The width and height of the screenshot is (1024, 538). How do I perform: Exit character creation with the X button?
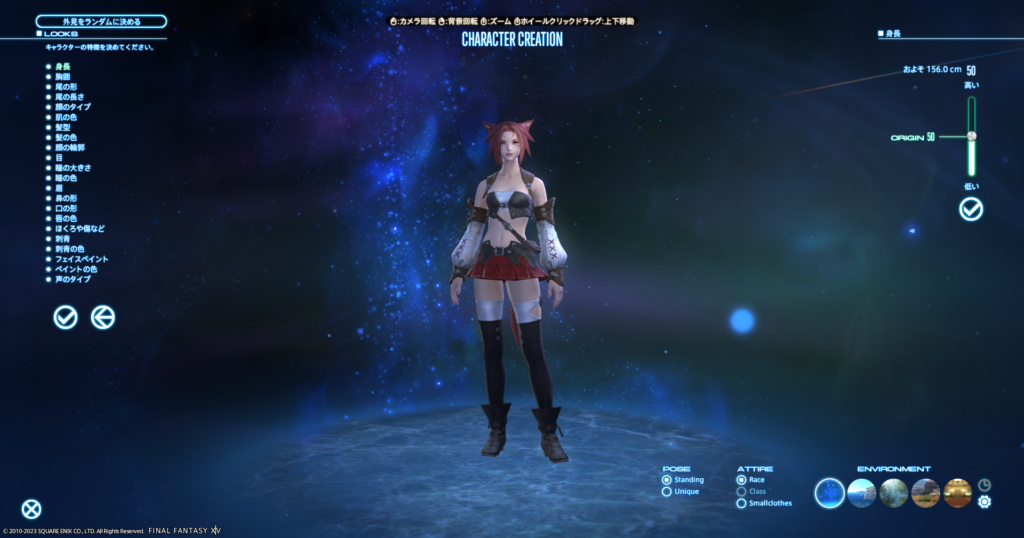(x=32, y=509)
